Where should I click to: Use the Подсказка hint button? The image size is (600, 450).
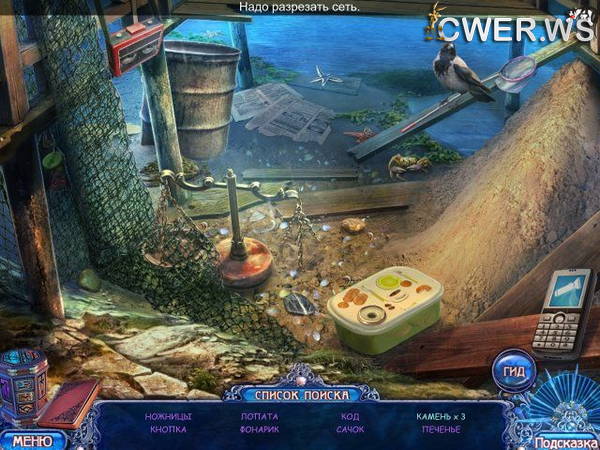point(564,442)
